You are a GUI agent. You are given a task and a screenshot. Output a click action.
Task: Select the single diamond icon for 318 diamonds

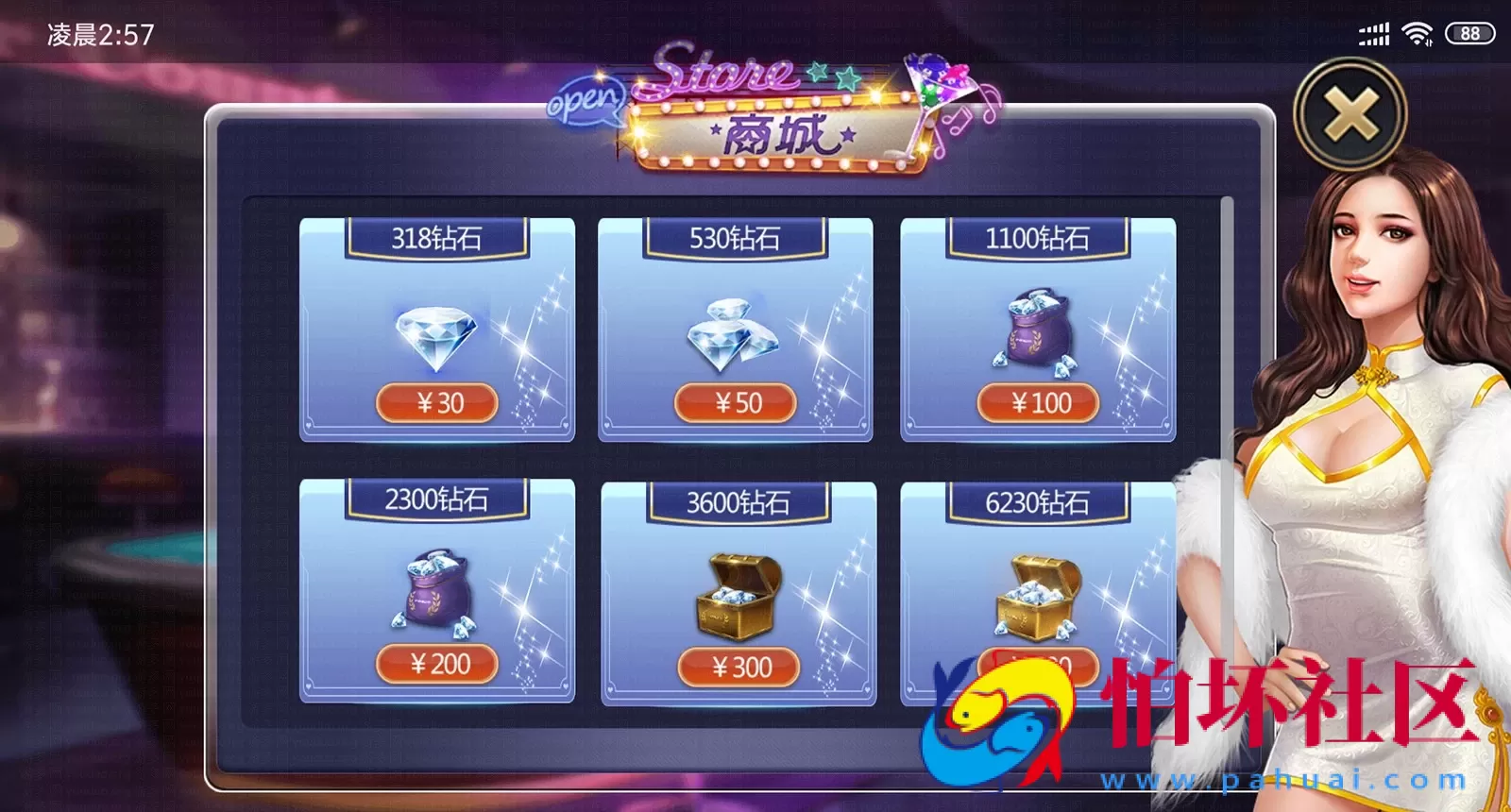435,337
